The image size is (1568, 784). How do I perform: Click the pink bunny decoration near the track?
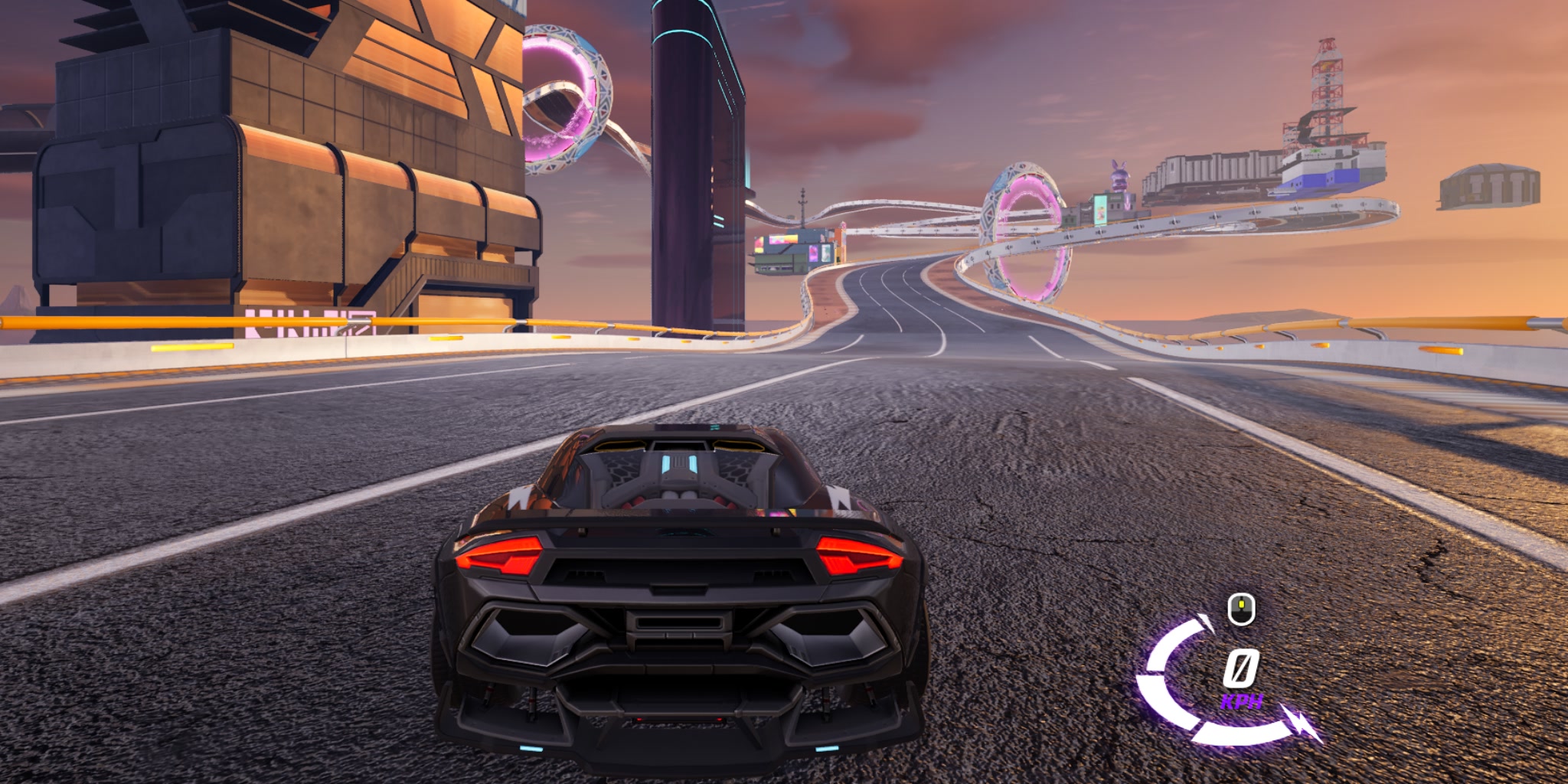(1119, 175)
